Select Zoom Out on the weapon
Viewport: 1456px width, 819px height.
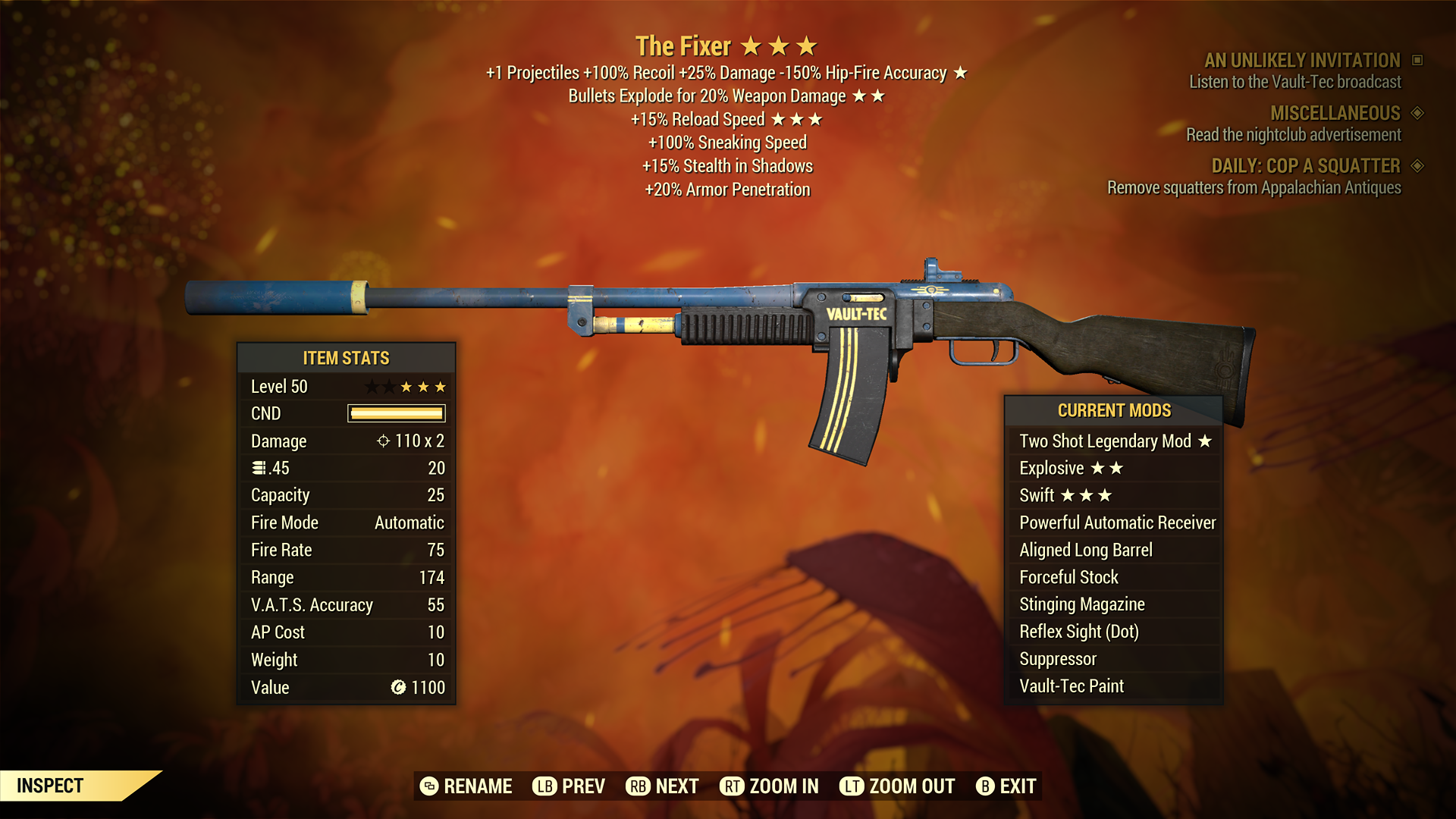coord(897,786)
